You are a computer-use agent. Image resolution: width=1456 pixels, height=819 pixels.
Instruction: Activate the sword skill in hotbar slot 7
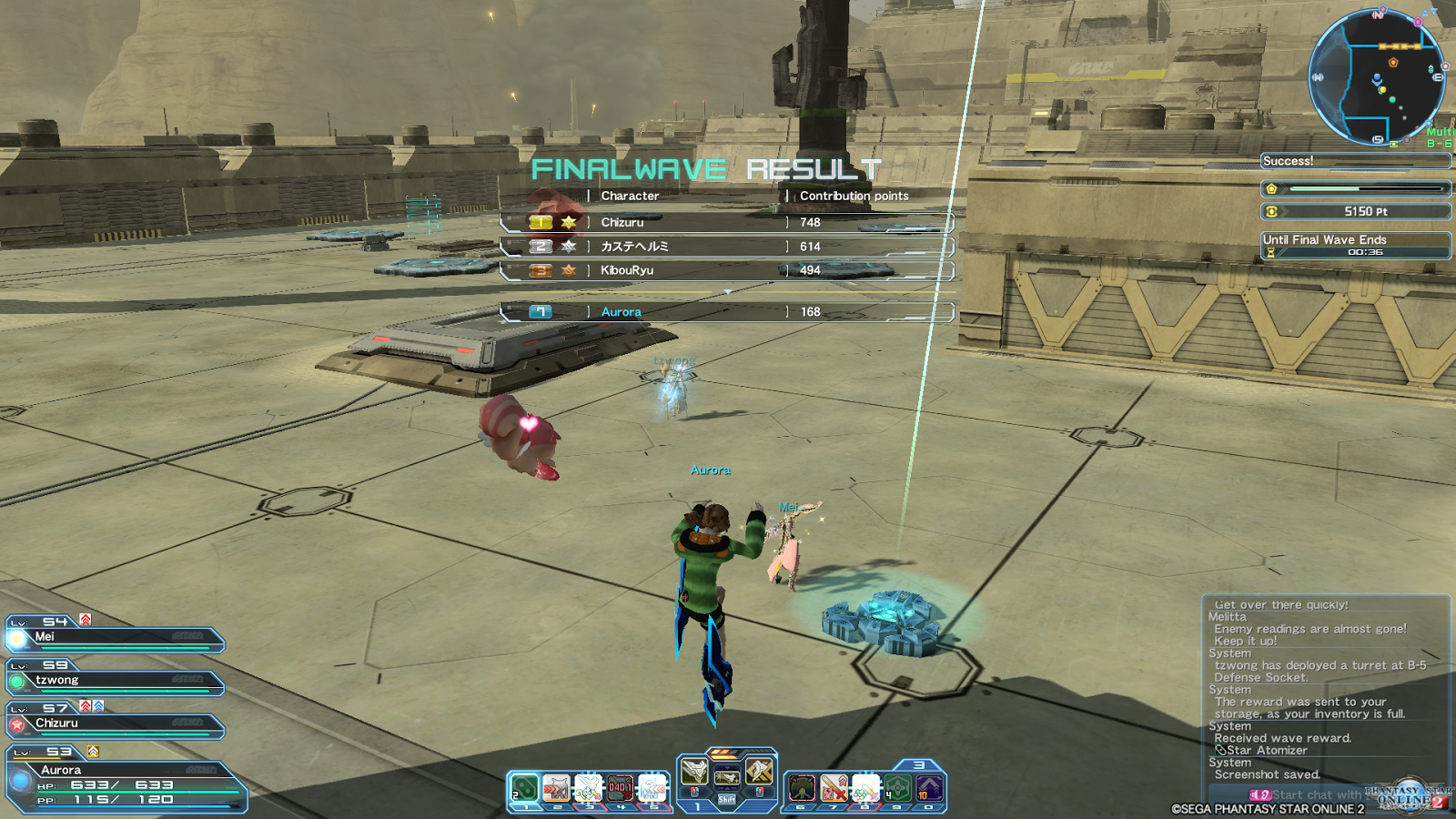(834, 787)
